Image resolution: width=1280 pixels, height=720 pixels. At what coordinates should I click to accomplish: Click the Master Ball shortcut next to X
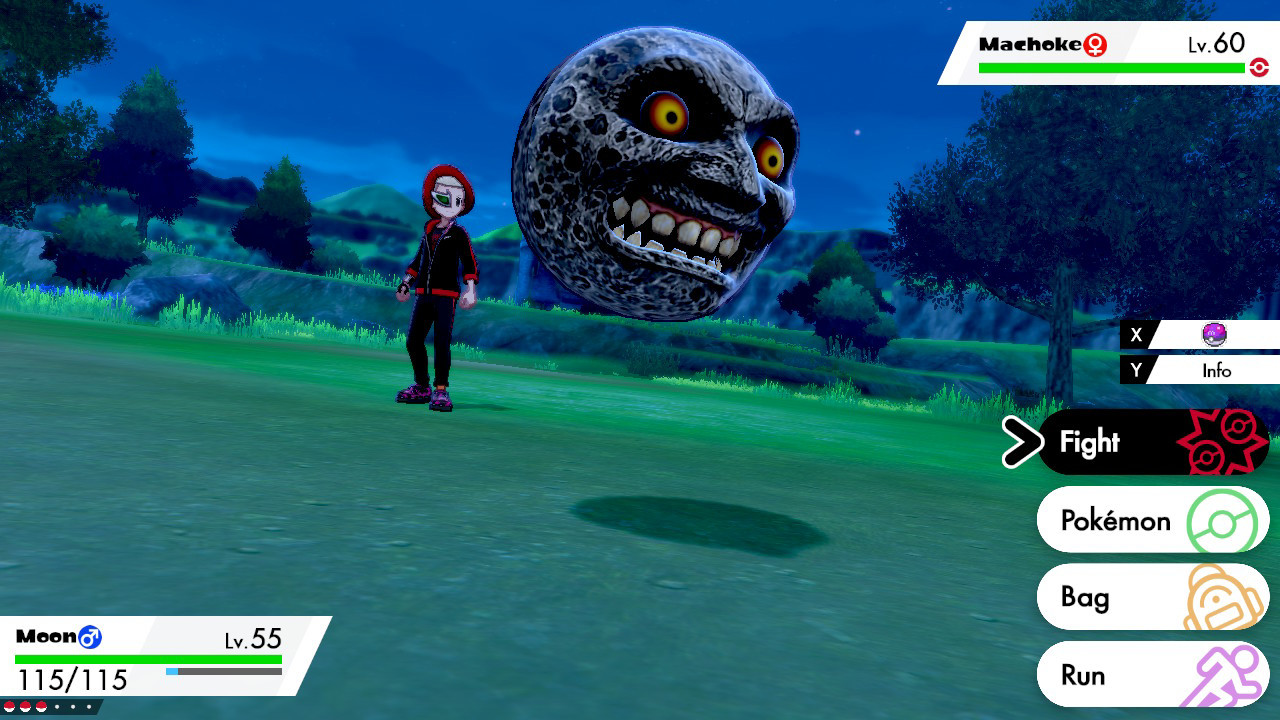[1213, 335]
